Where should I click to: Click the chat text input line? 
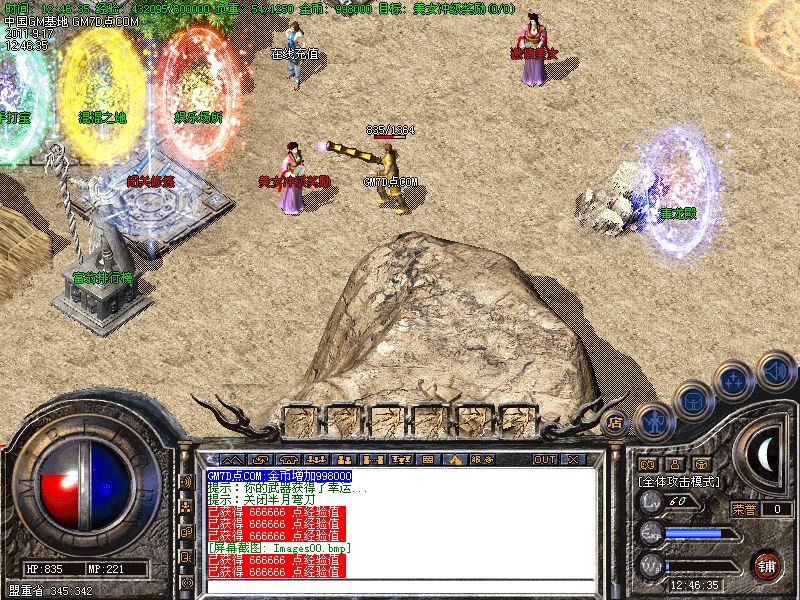coord(400,588)
